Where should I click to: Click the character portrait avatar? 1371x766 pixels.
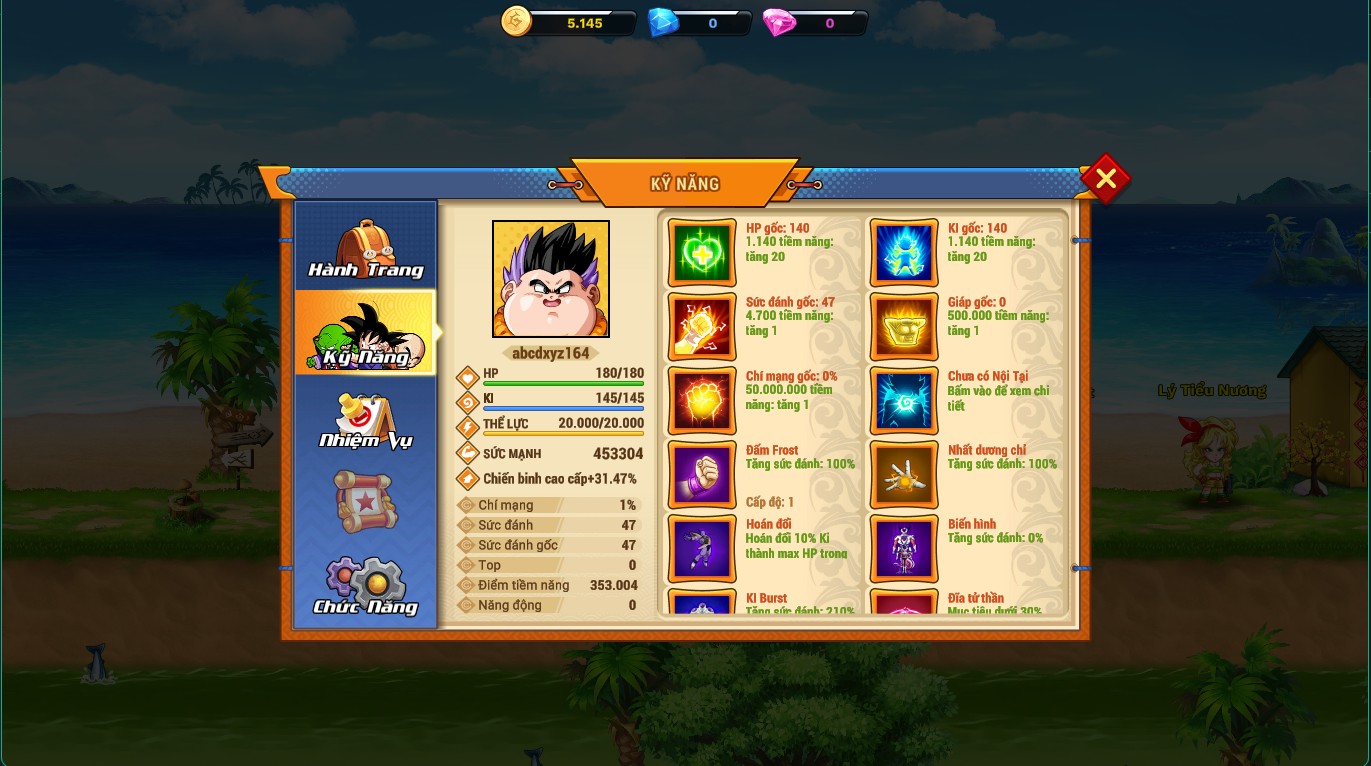tap(551, 279)
